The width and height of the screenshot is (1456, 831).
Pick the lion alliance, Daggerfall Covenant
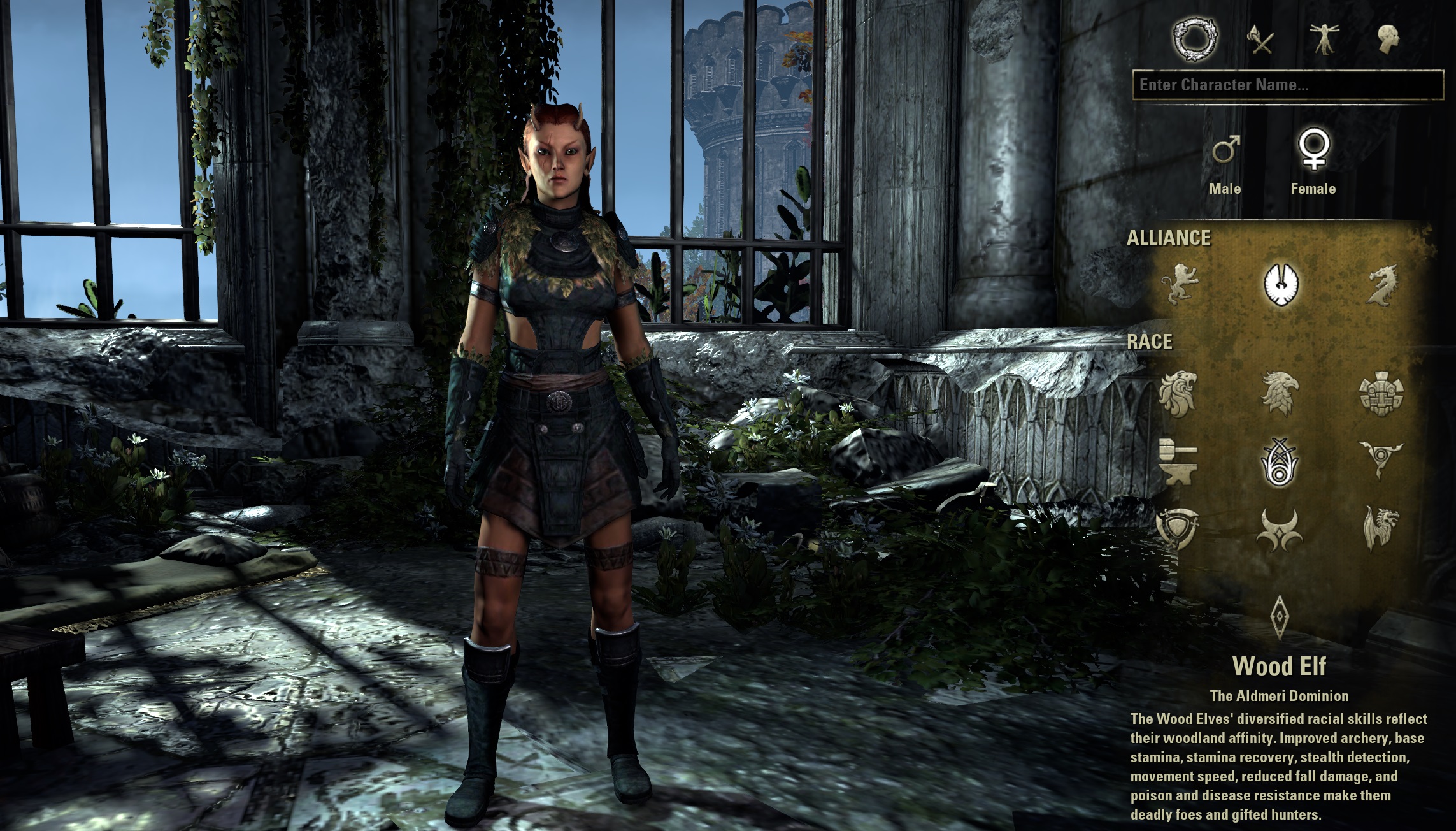[1179, 283]
